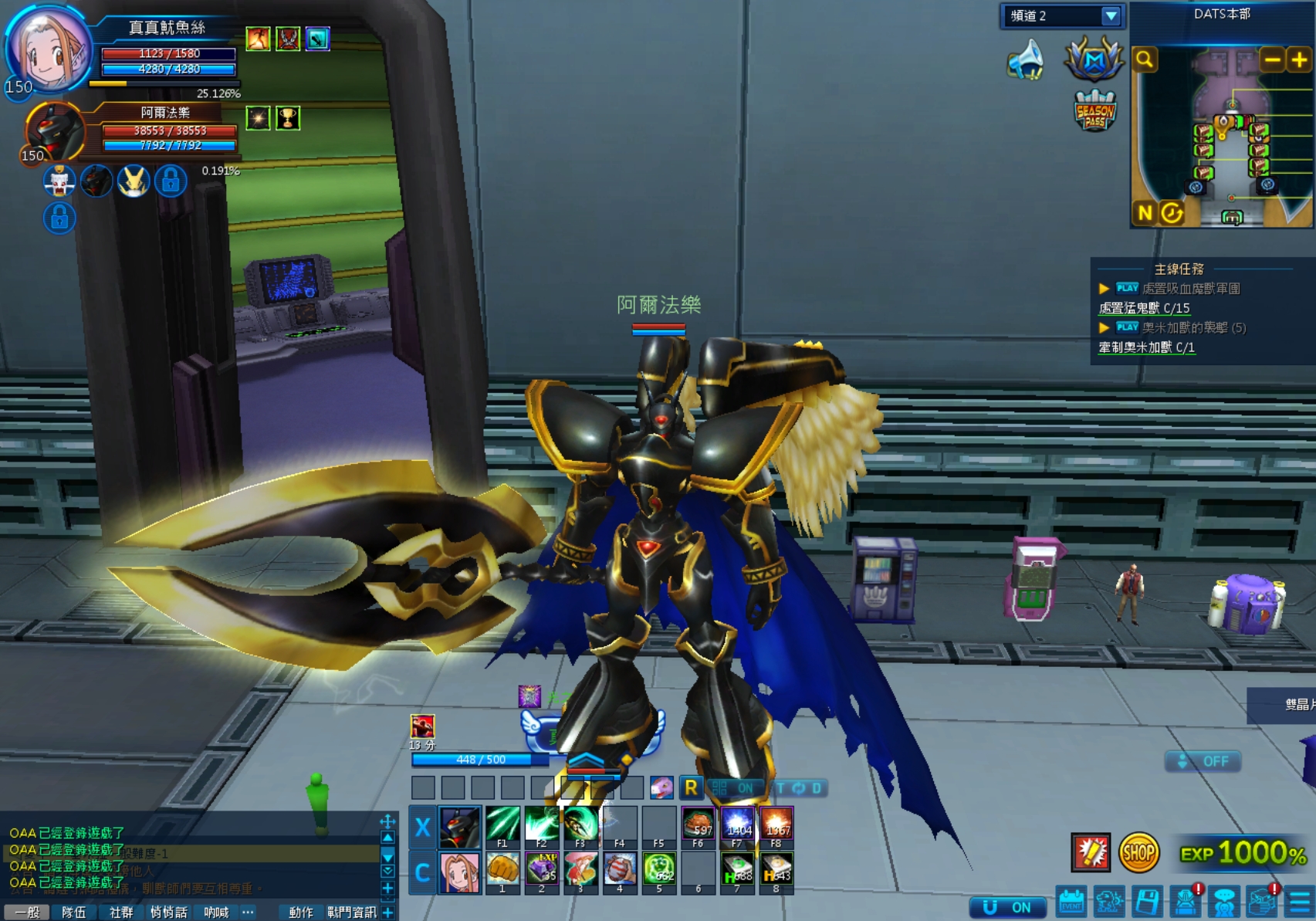The width and height of the screenshot is (1316, 921).
Task: Click the red exclamation alert icon
Action: point(1091,853)
